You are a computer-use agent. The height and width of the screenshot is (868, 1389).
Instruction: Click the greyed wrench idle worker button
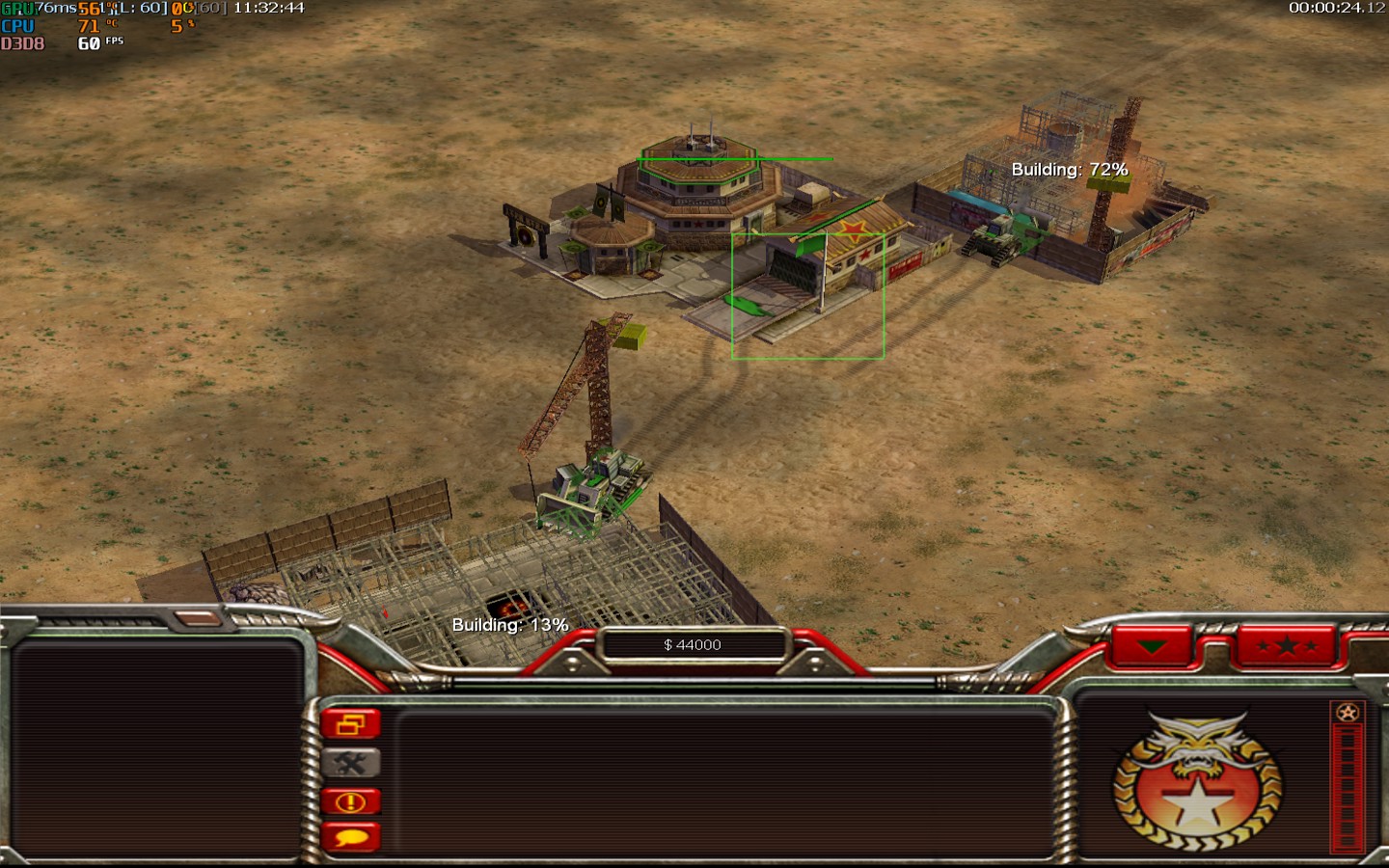click(350, 763)
